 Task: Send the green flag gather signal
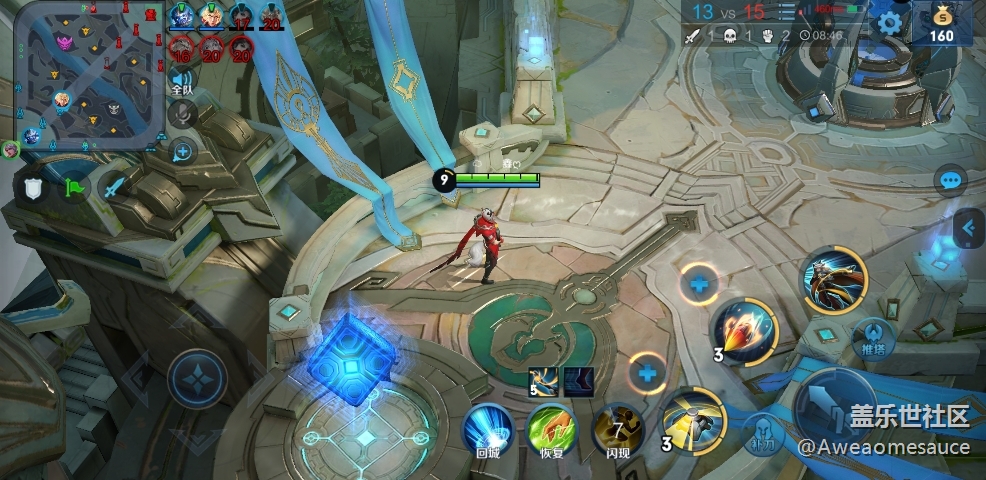(x=76, y=187)
